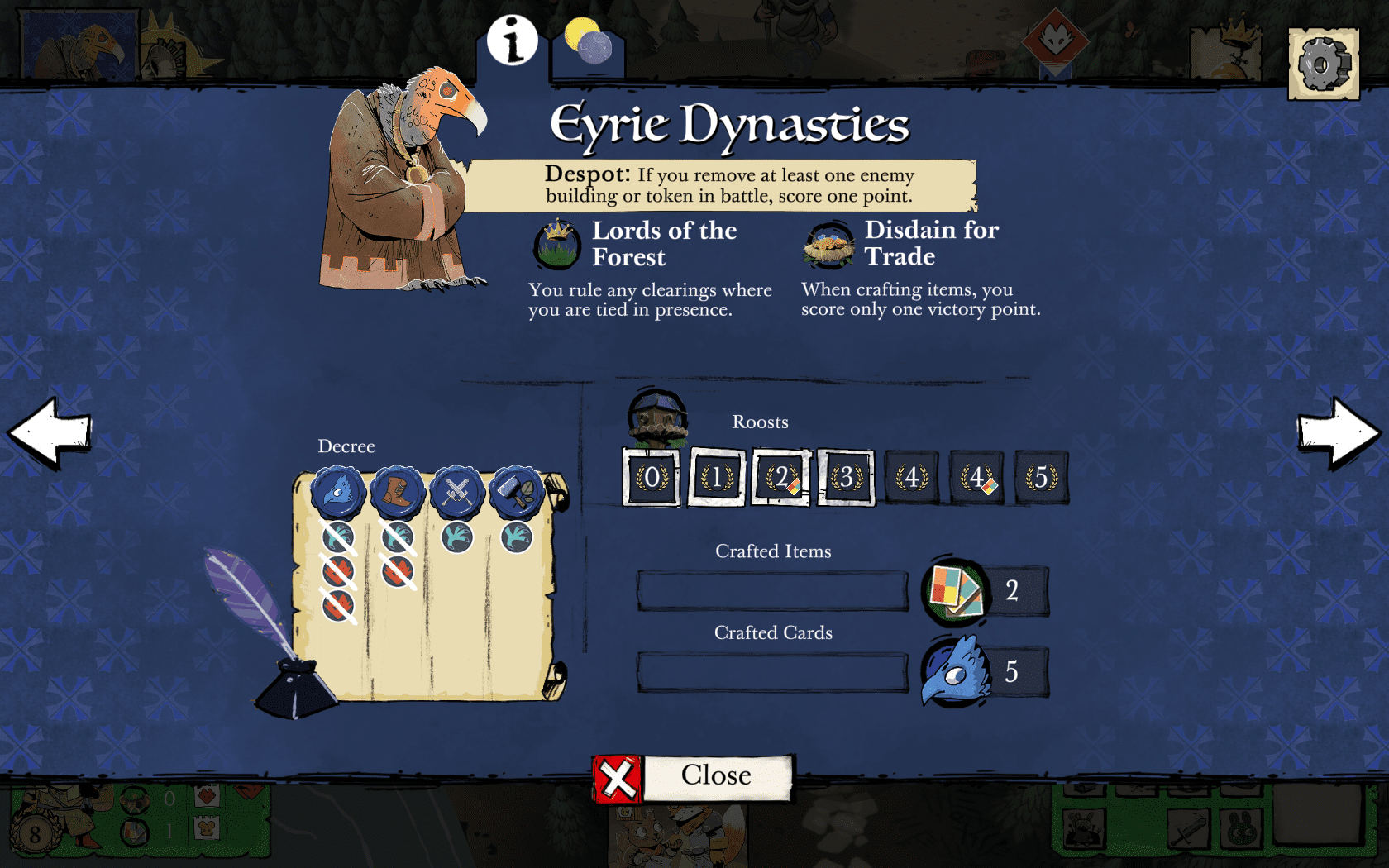Image resolution: width=1389 pixels, height=868 pixels.
Task: Show the next faction with right arrow
Action: [1338, 432]
